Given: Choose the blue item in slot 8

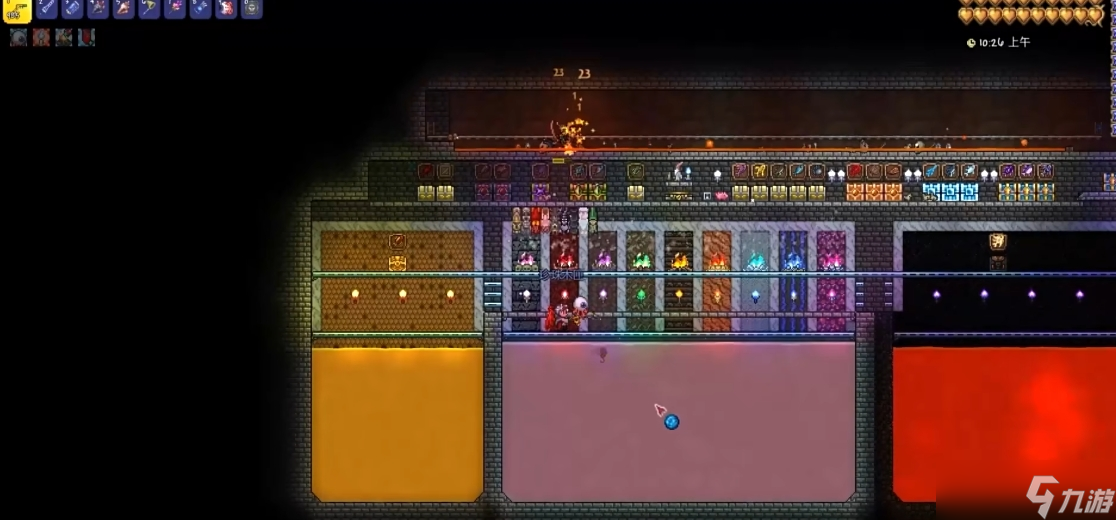Looking at the screenshot, I should click(200, 9).
